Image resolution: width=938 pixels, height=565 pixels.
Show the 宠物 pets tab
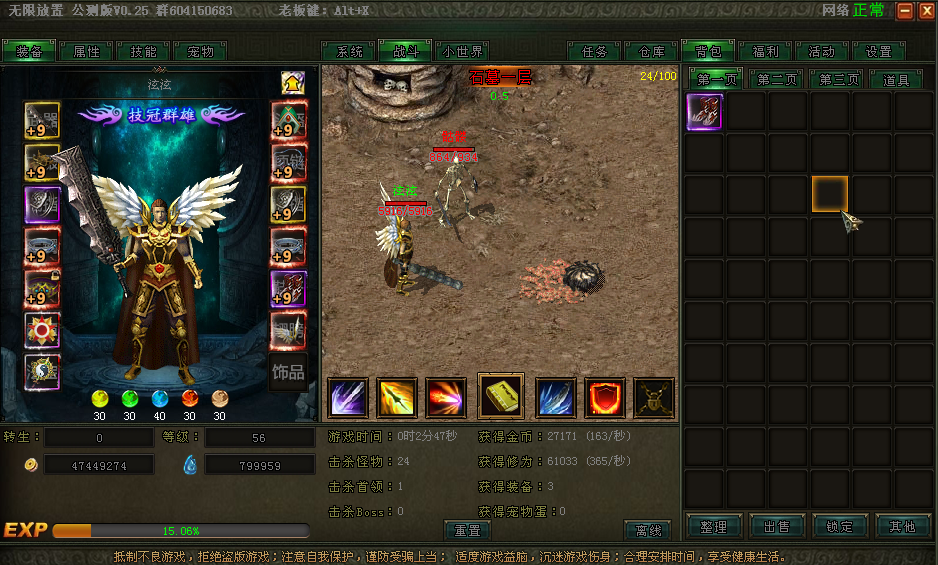(200, 52)
